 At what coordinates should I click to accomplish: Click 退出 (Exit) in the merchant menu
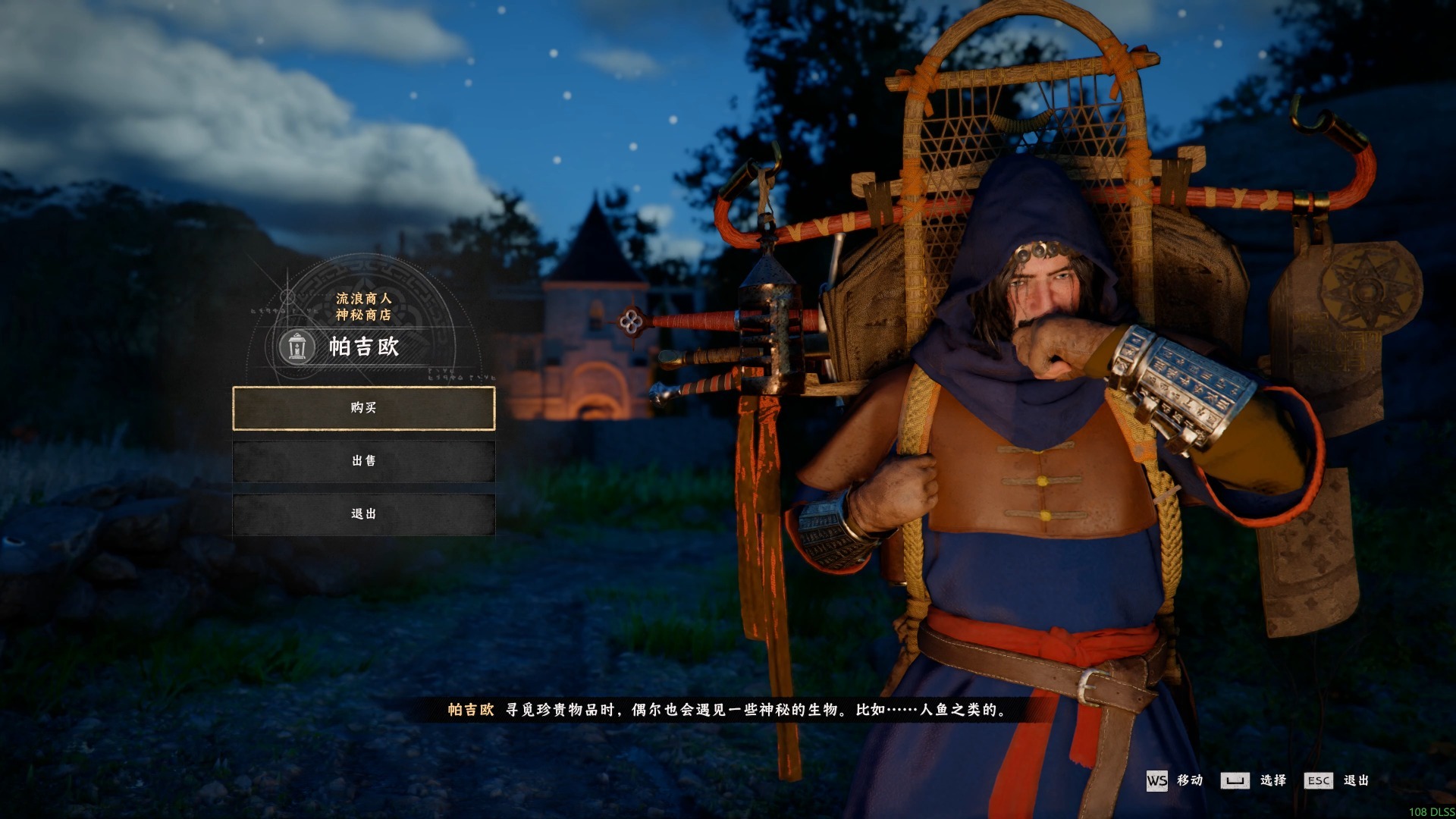(x=363, y=514)
